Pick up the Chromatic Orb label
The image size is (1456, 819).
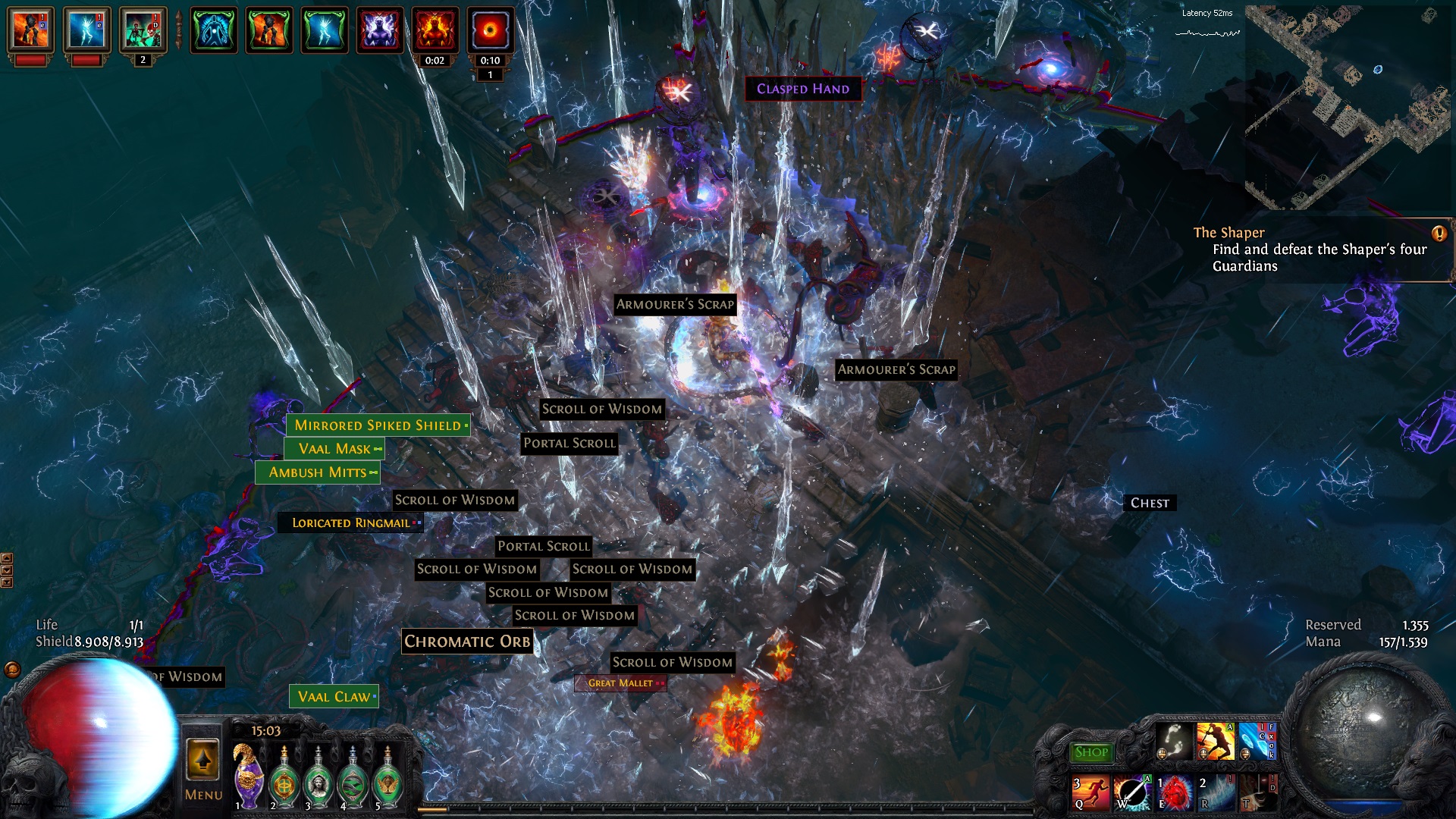tap(467, 642)
